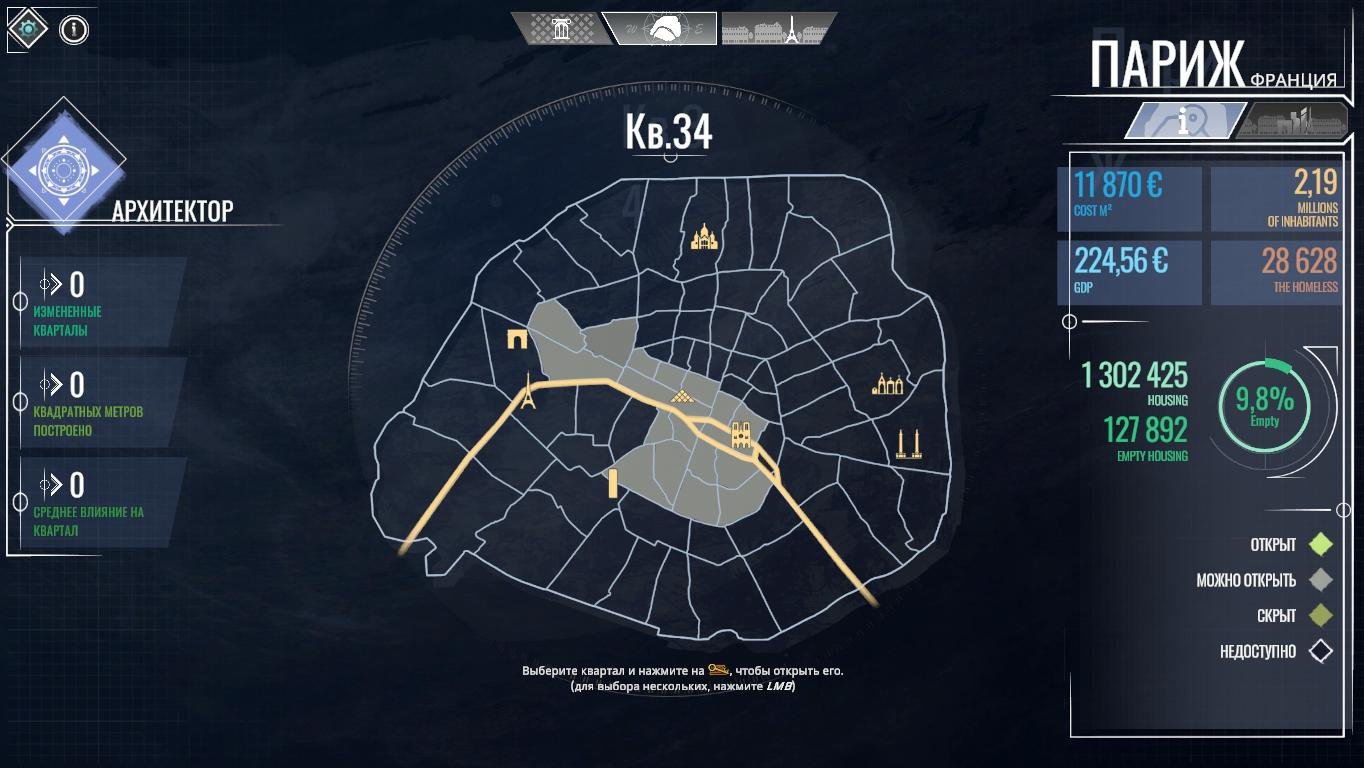Pick the Montparnasse tower marker
1364x768 pixels.
612,484
